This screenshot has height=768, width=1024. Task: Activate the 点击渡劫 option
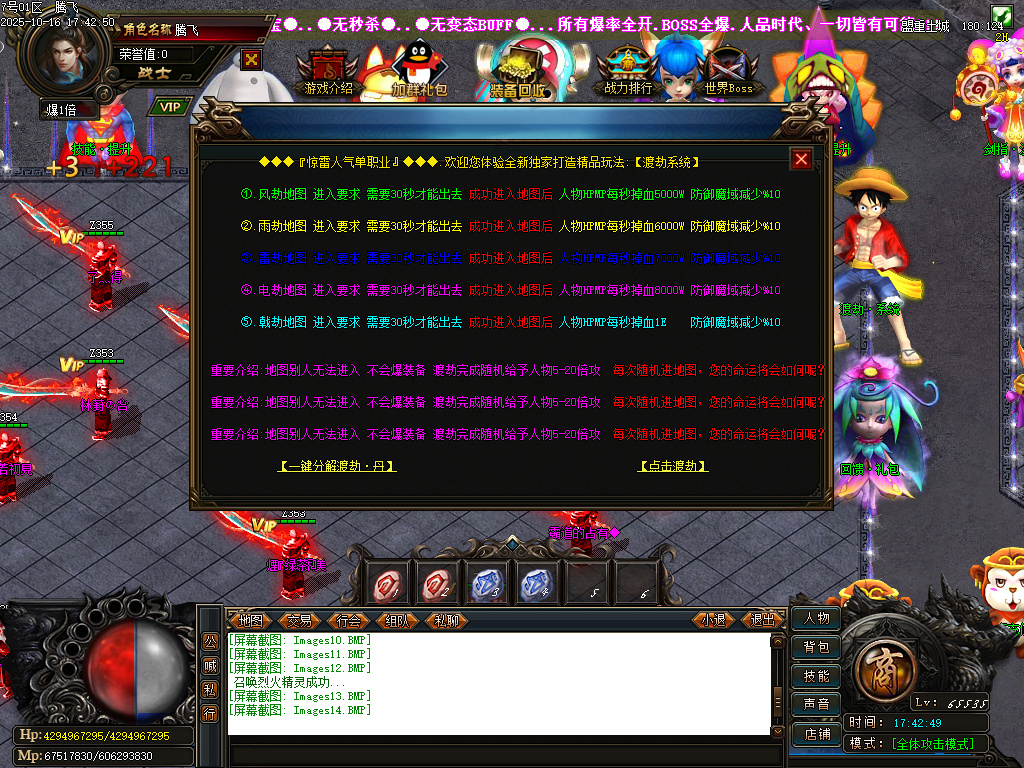point(673,466)
